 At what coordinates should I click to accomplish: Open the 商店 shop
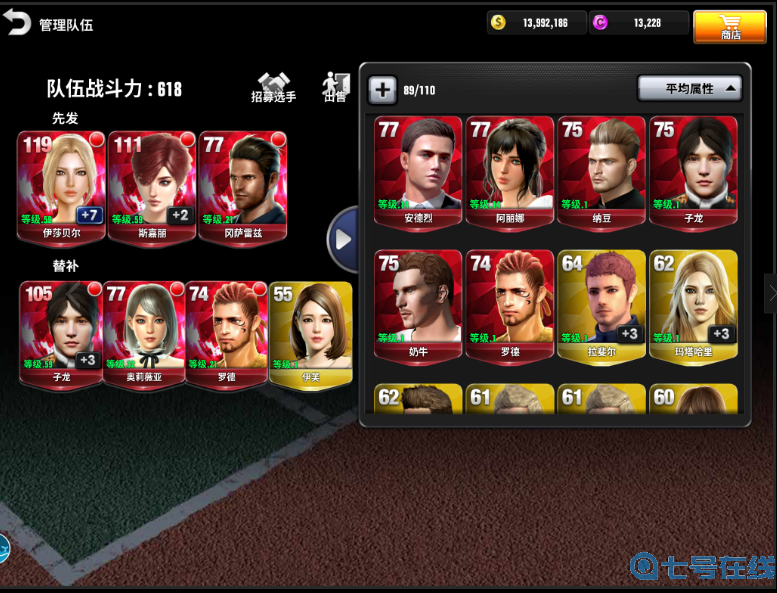[730, 27]
